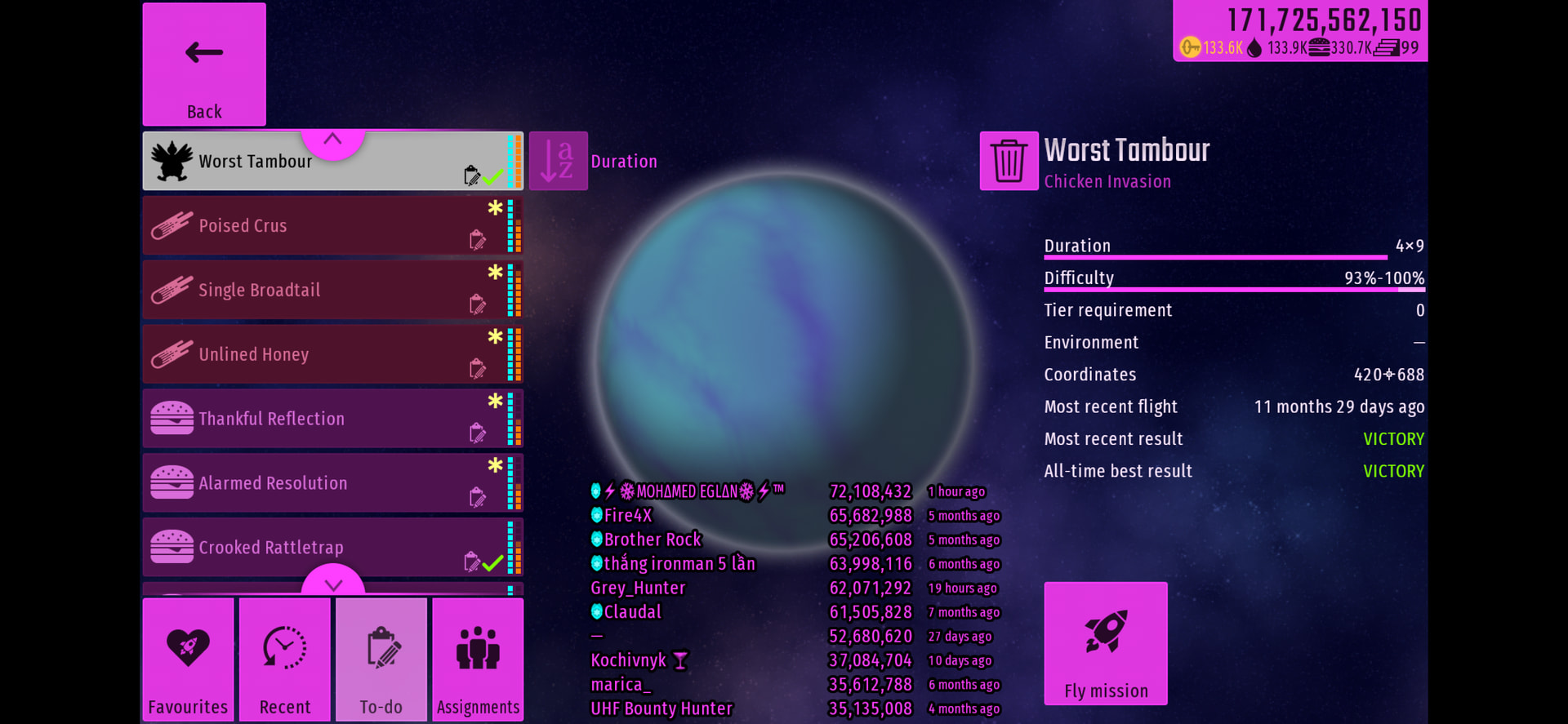Go back using the Back button
The width and height of the screenshot is (1568, 724).
pyautogui.click(x=204, y=64)
